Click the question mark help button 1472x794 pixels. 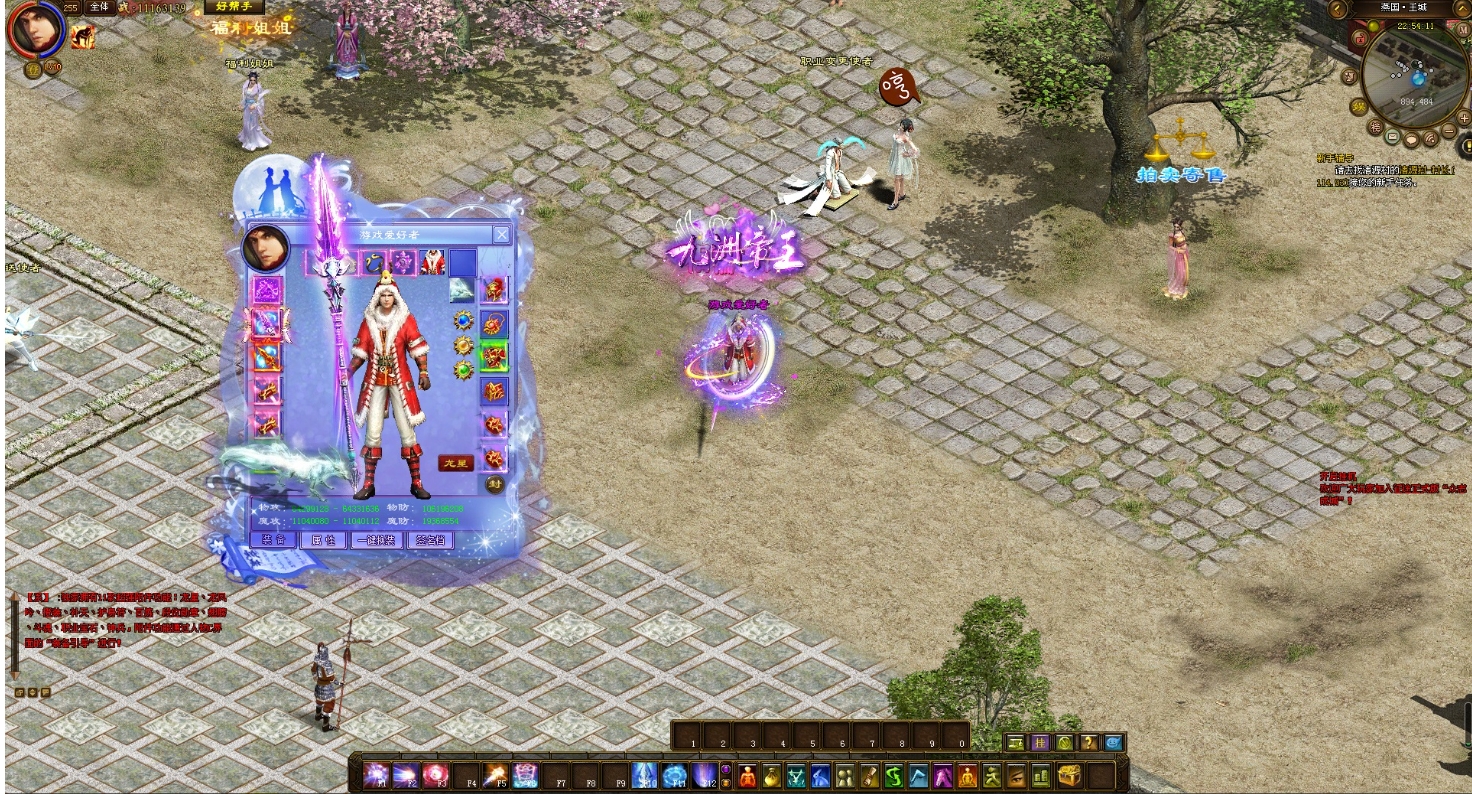pos(1089,743)
